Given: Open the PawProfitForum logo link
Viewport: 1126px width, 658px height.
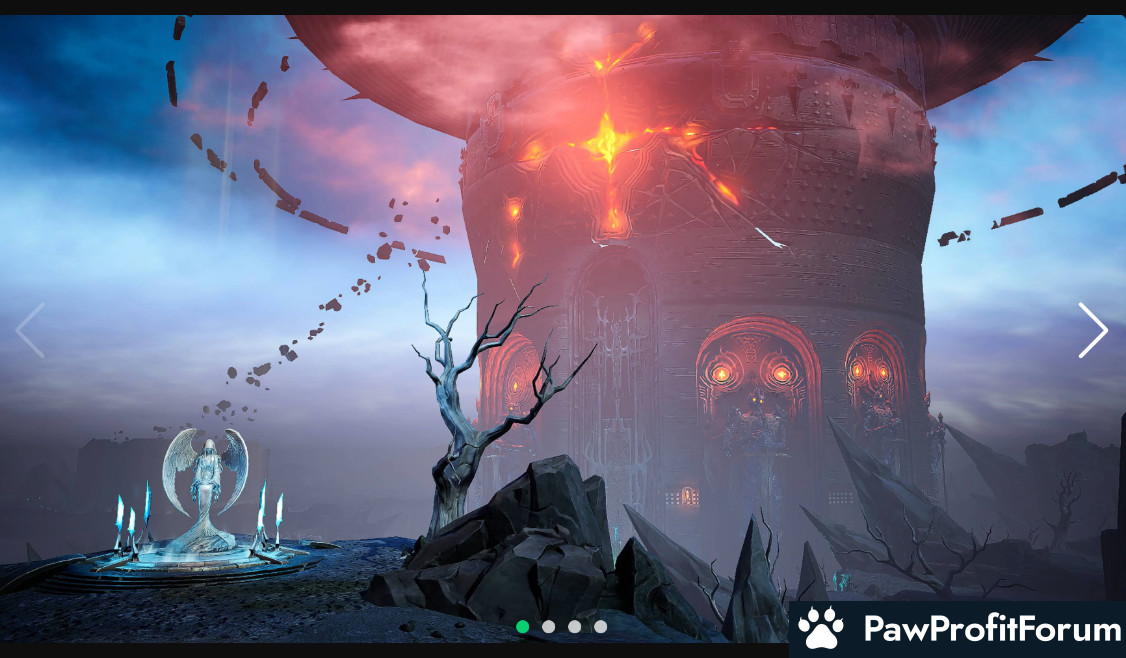Looking at the screenshot, I should point(958,629).
